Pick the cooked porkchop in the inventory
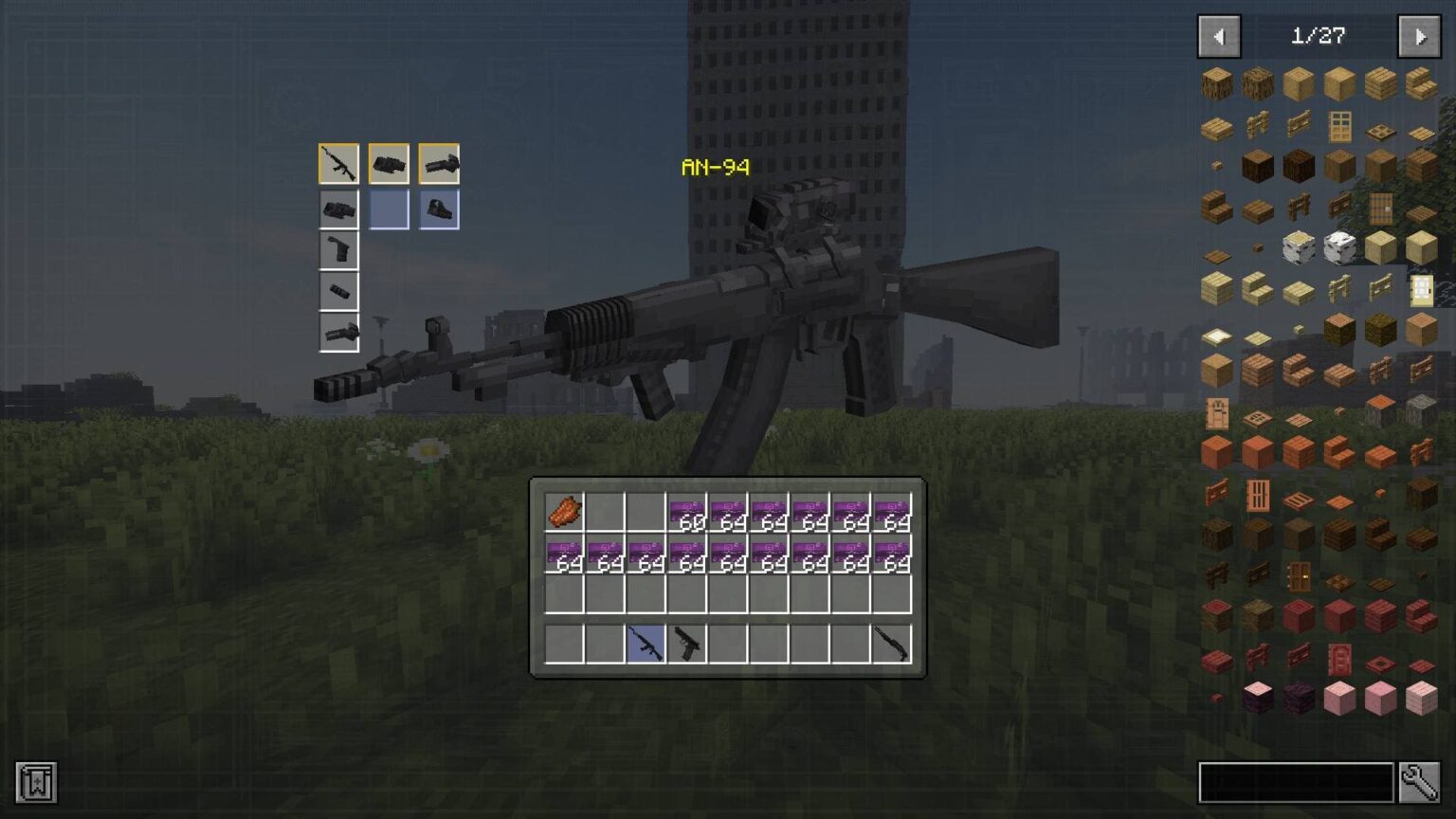 click(x=564, y=510)
